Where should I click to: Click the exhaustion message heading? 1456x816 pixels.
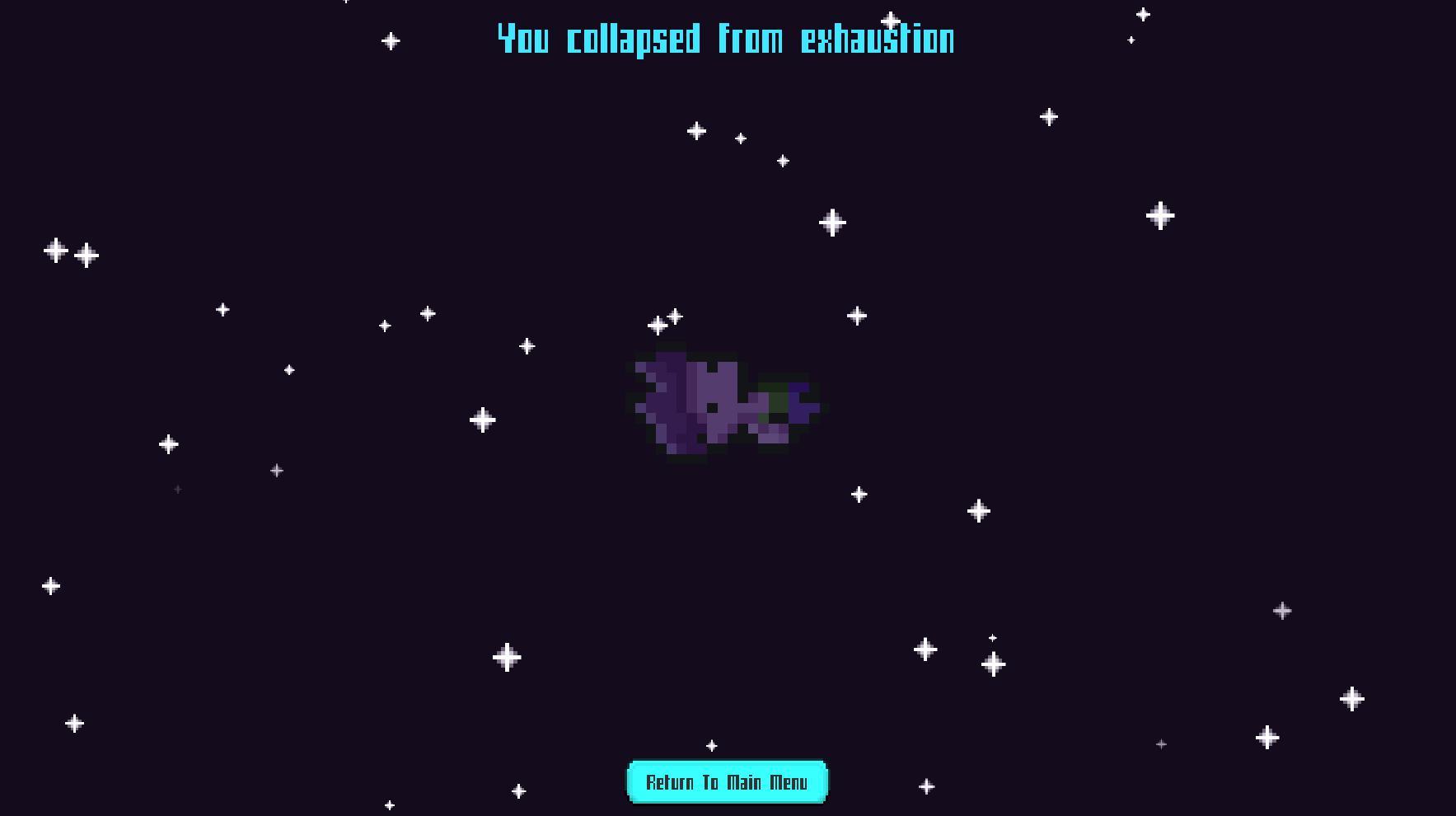tap(723, 39)
